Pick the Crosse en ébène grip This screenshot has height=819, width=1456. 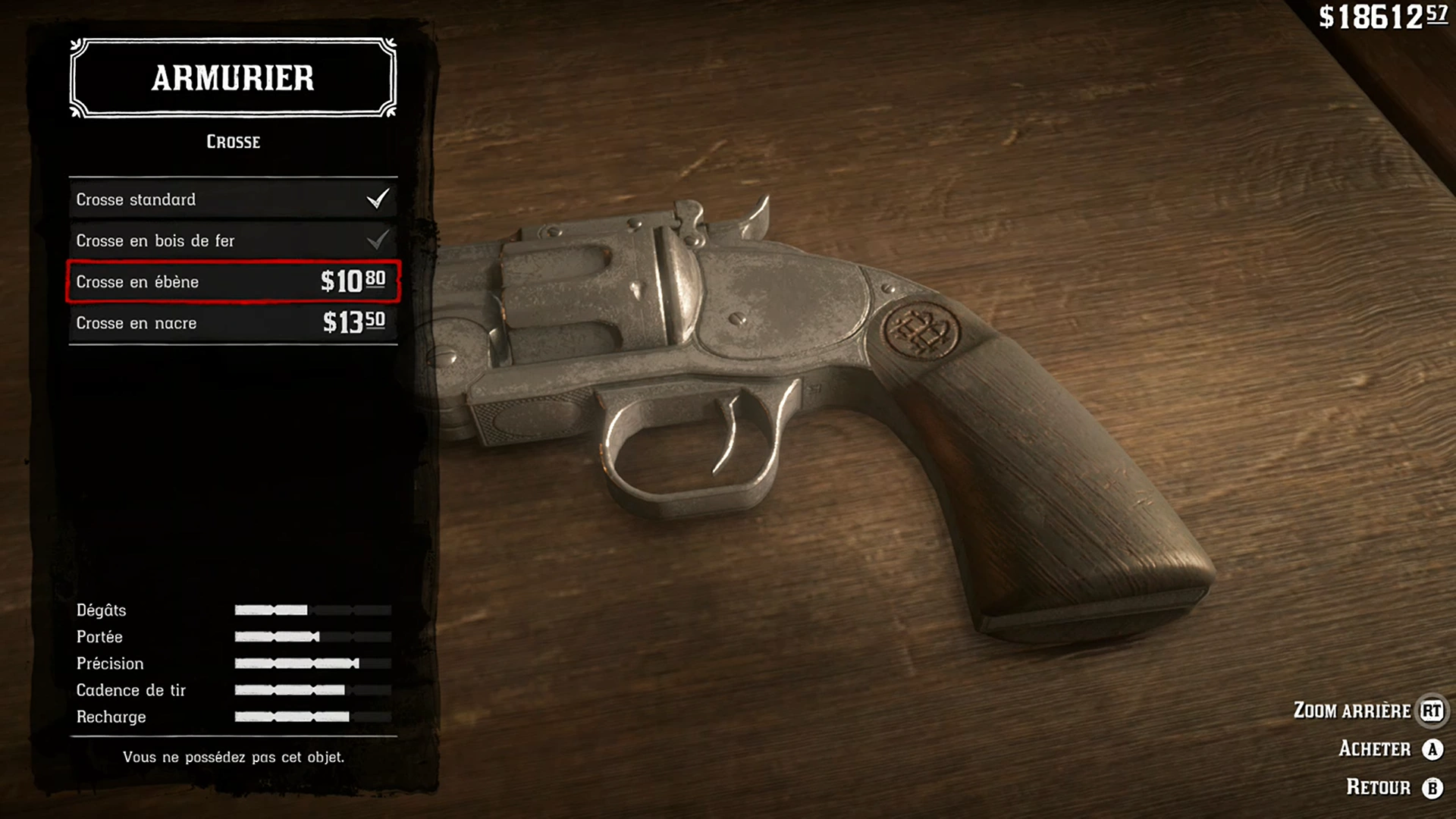232,281
